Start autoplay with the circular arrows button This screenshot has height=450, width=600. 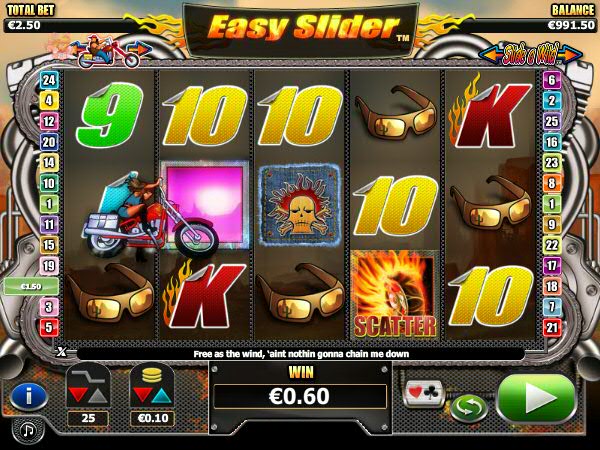pyautogui.click(x=465, y=408)
